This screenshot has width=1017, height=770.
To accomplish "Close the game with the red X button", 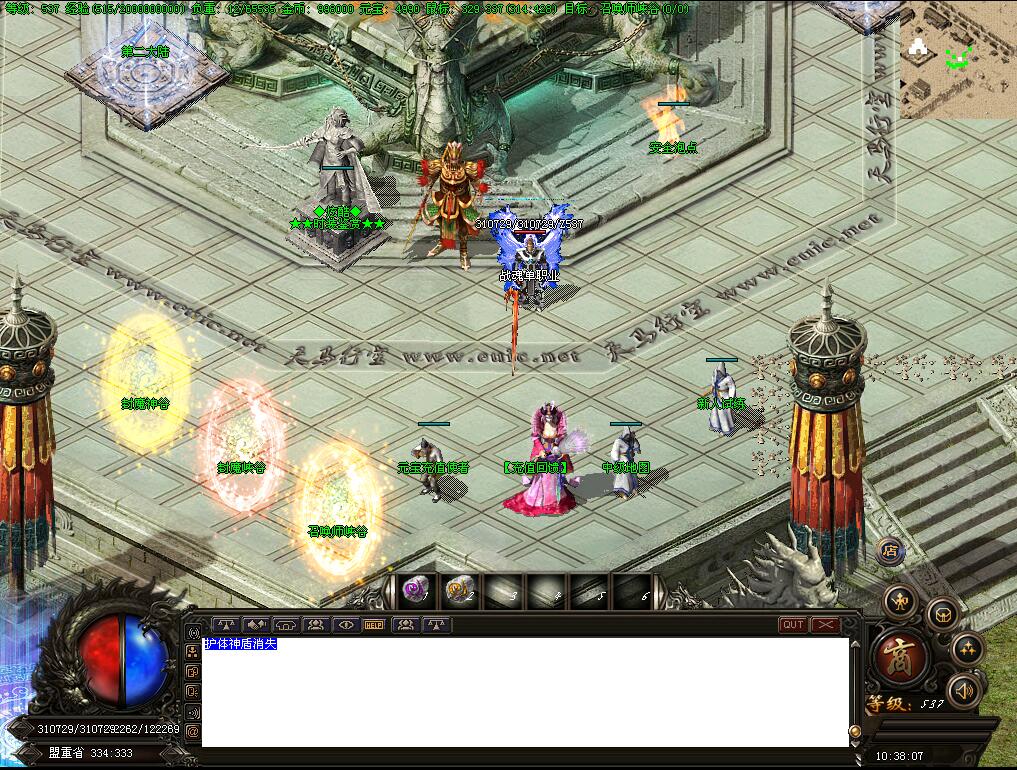I will pos(825,625).
